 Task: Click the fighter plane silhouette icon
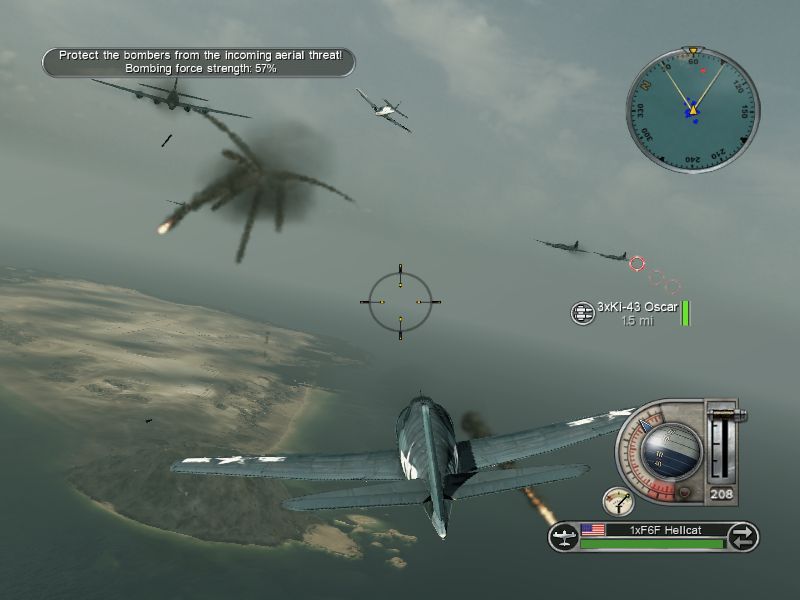point(563,536)
